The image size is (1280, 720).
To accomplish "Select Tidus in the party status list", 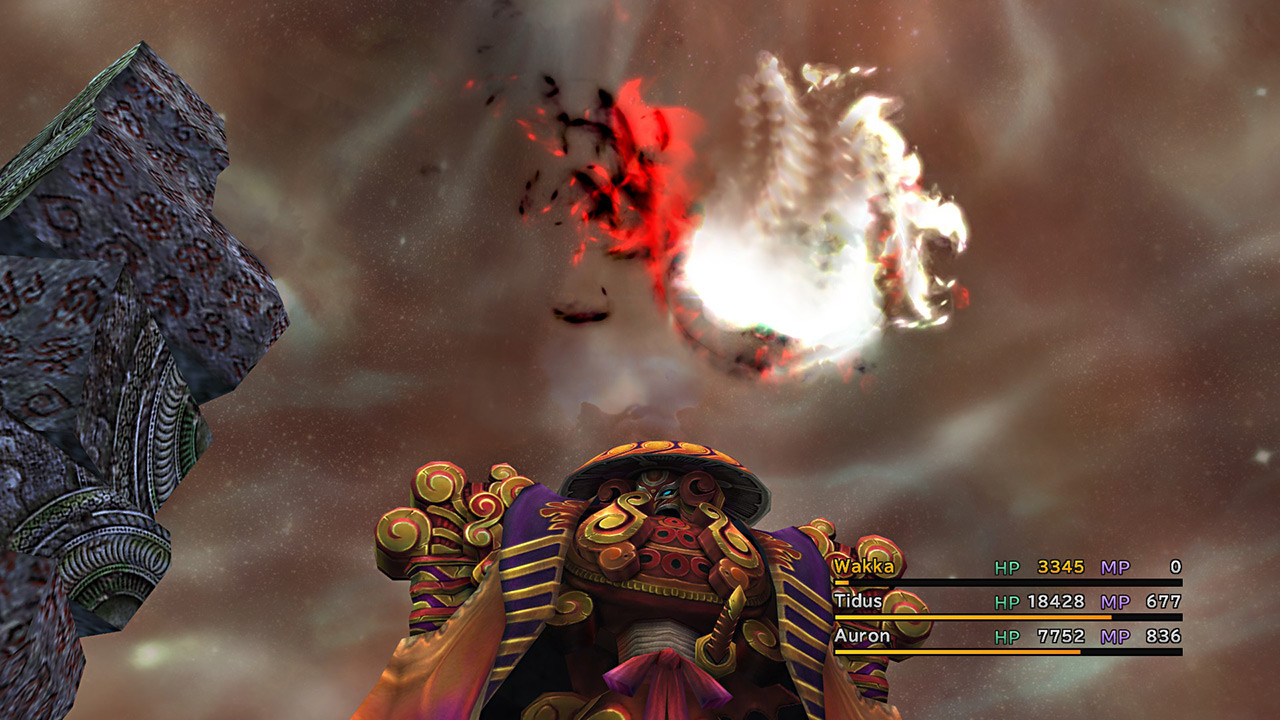I will pos(858,602).
